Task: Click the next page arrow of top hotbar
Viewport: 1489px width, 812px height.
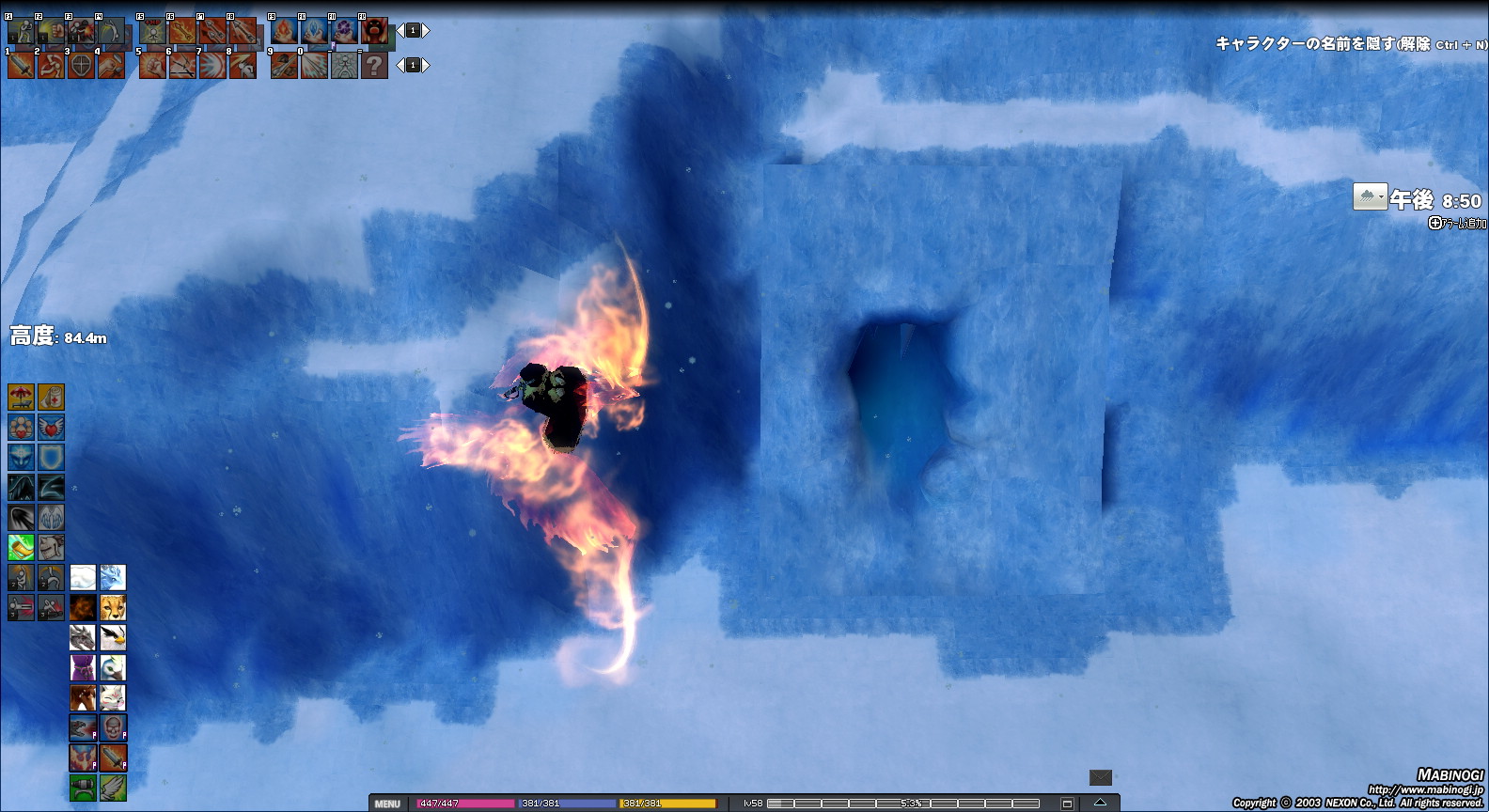Action: point(426,31)
